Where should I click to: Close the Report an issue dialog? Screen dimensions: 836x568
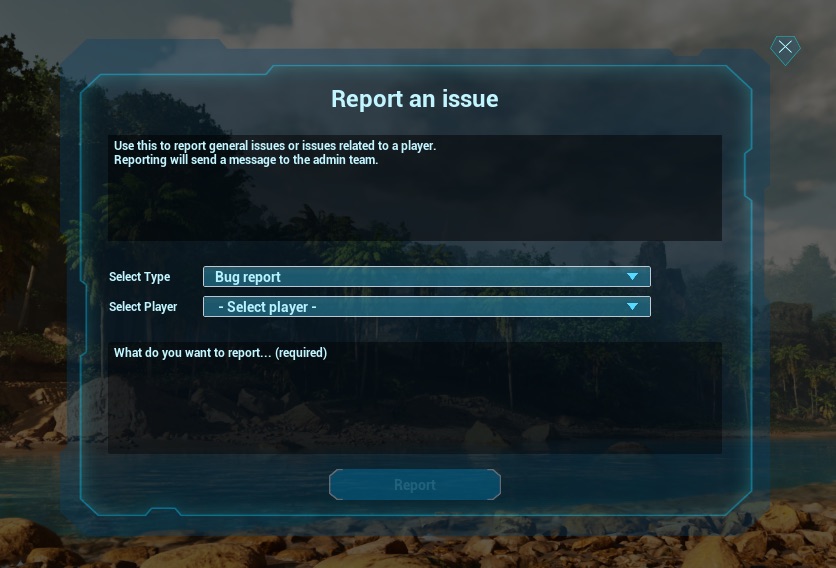click(785, 48)
